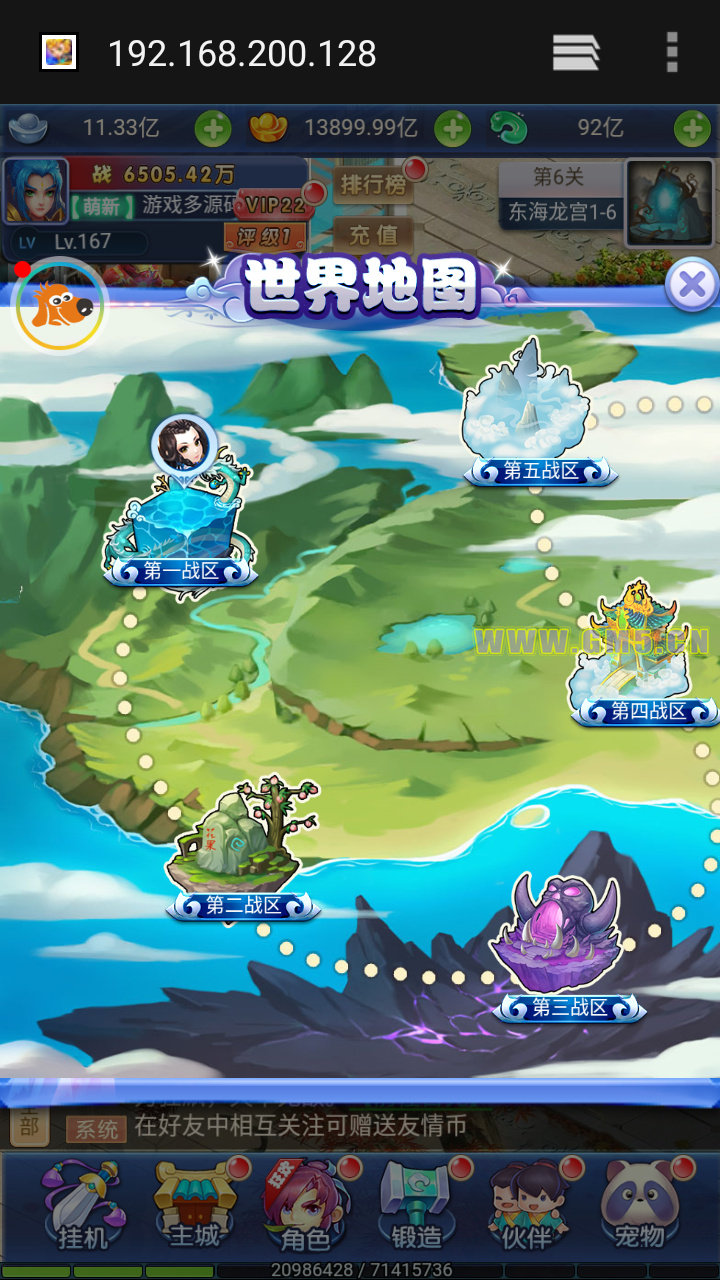Viewport: 720px width, 1280px height.
Task: Close the world map panel
Action: (691, 284)
